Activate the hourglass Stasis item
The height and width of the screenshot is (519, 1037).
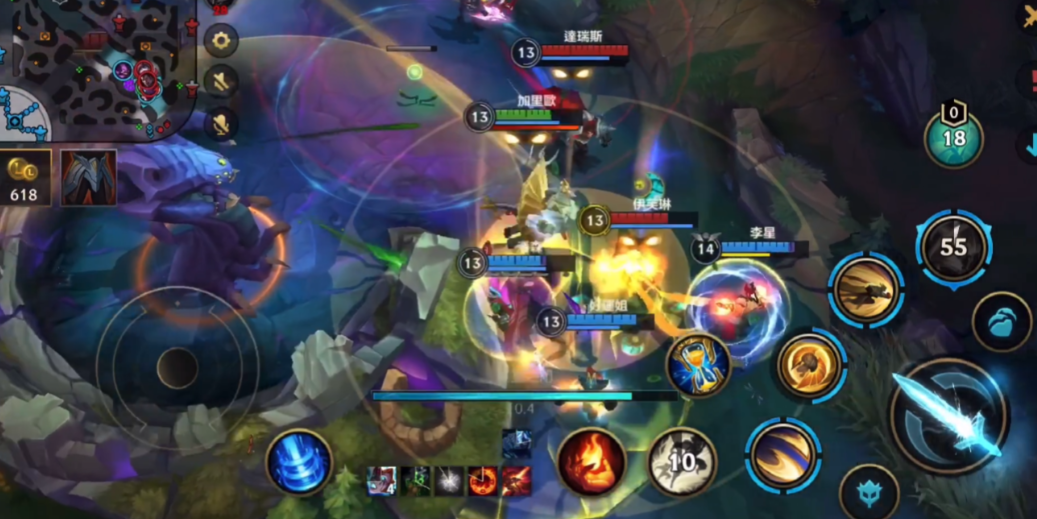click(x=698, y=365)
